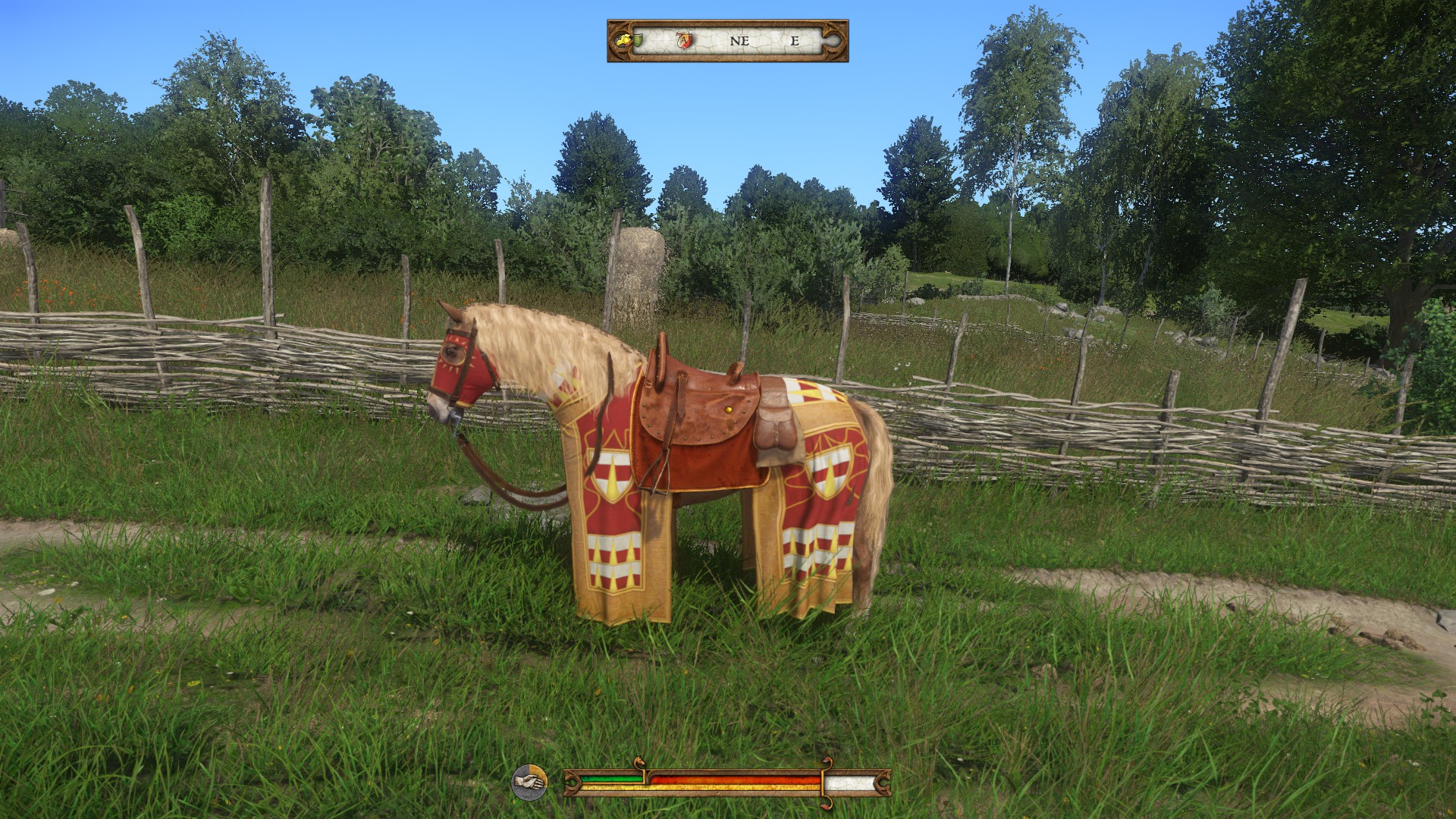Click the green stamina bar at the bottom
This screenshot has height=819, width=1456.
click(x=611, y=778)
